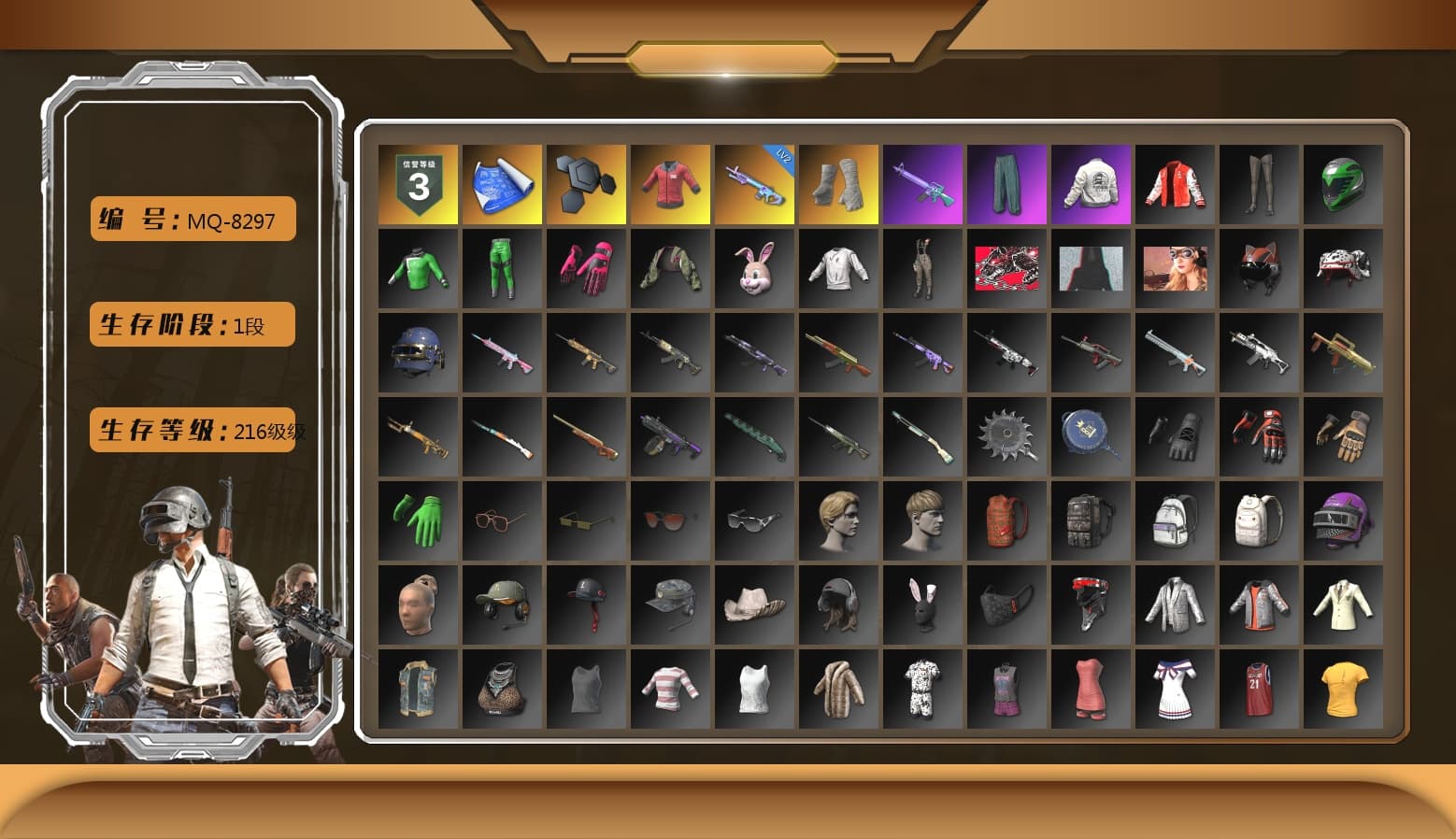The width and height of the screenshot is (1456, 839).
Task: Click the red varsity jacket thumbnail
Action: click(1175, 183)
